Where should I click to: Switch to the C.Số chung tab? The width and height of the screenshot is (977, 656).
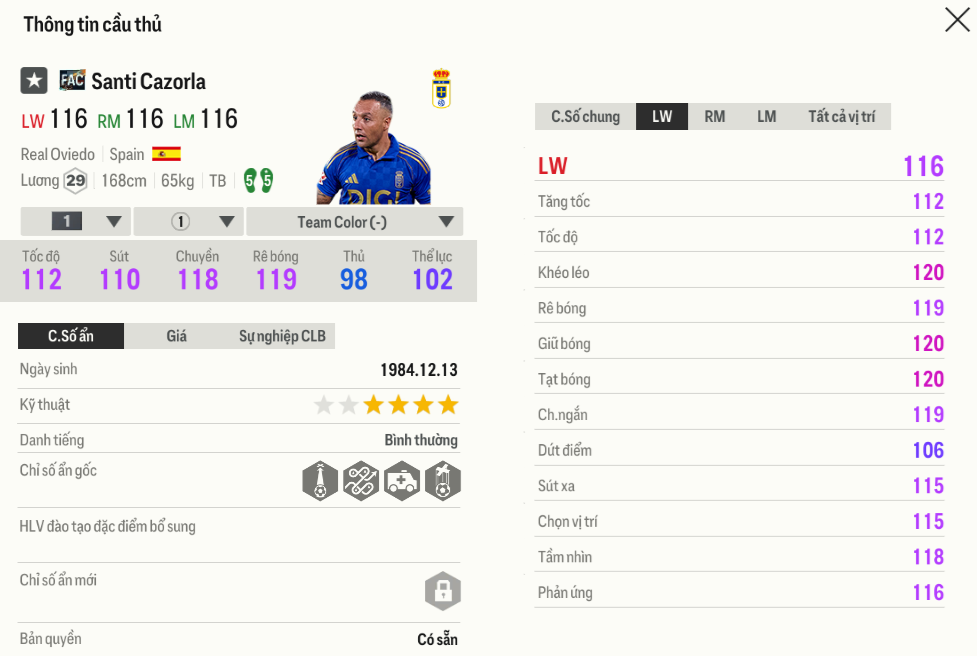[x=585, y=117]
